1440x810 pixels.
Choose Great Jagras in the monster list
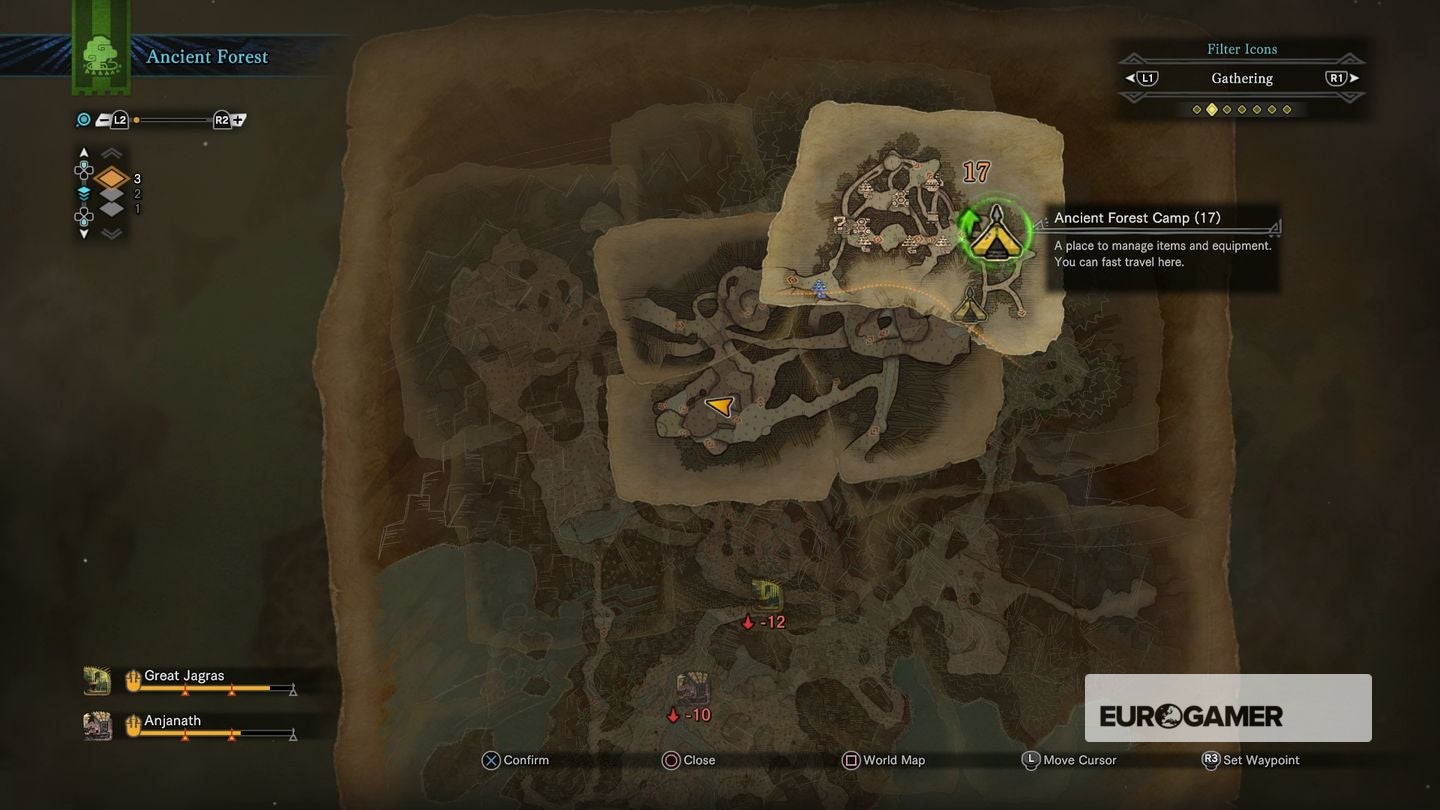[x=184, y=676]
